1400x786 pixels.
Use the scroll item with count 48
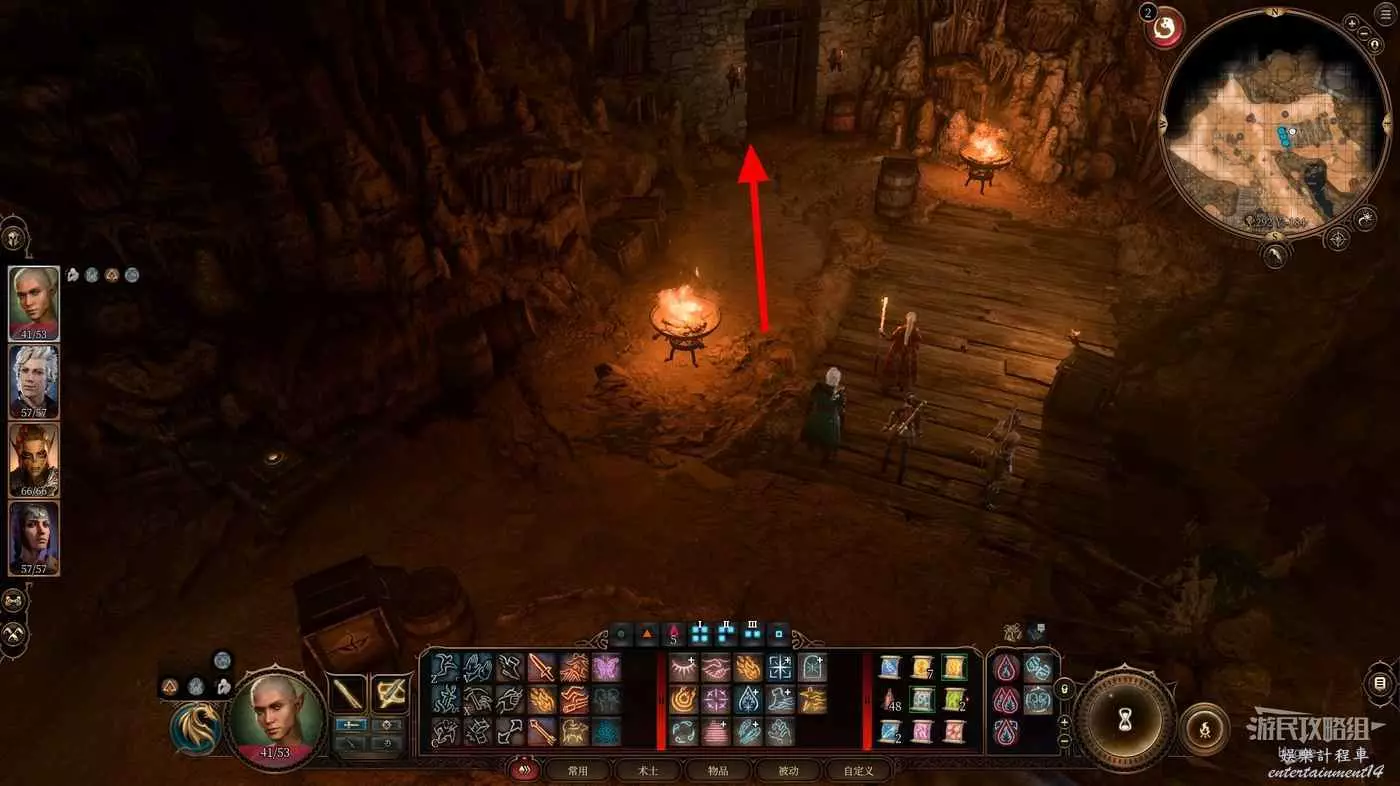[x=888, y=698]
